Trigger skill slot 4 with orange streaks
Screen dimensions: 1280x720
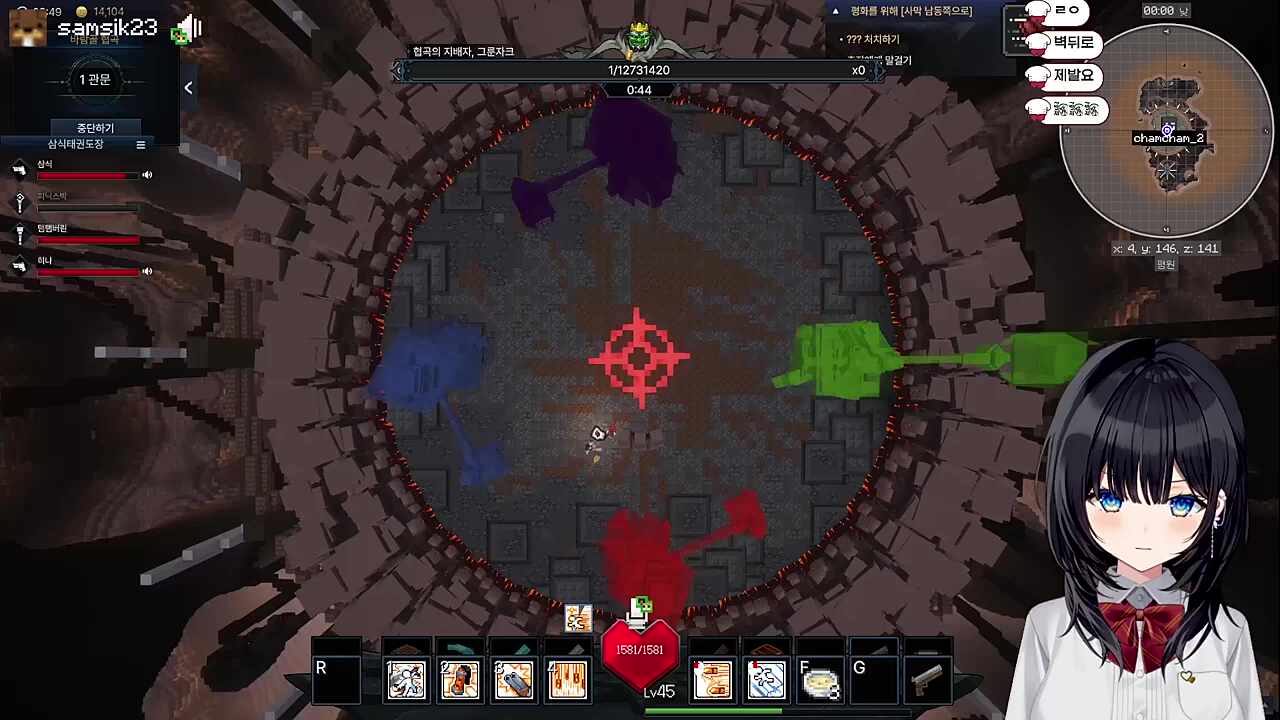coord(567,680)
